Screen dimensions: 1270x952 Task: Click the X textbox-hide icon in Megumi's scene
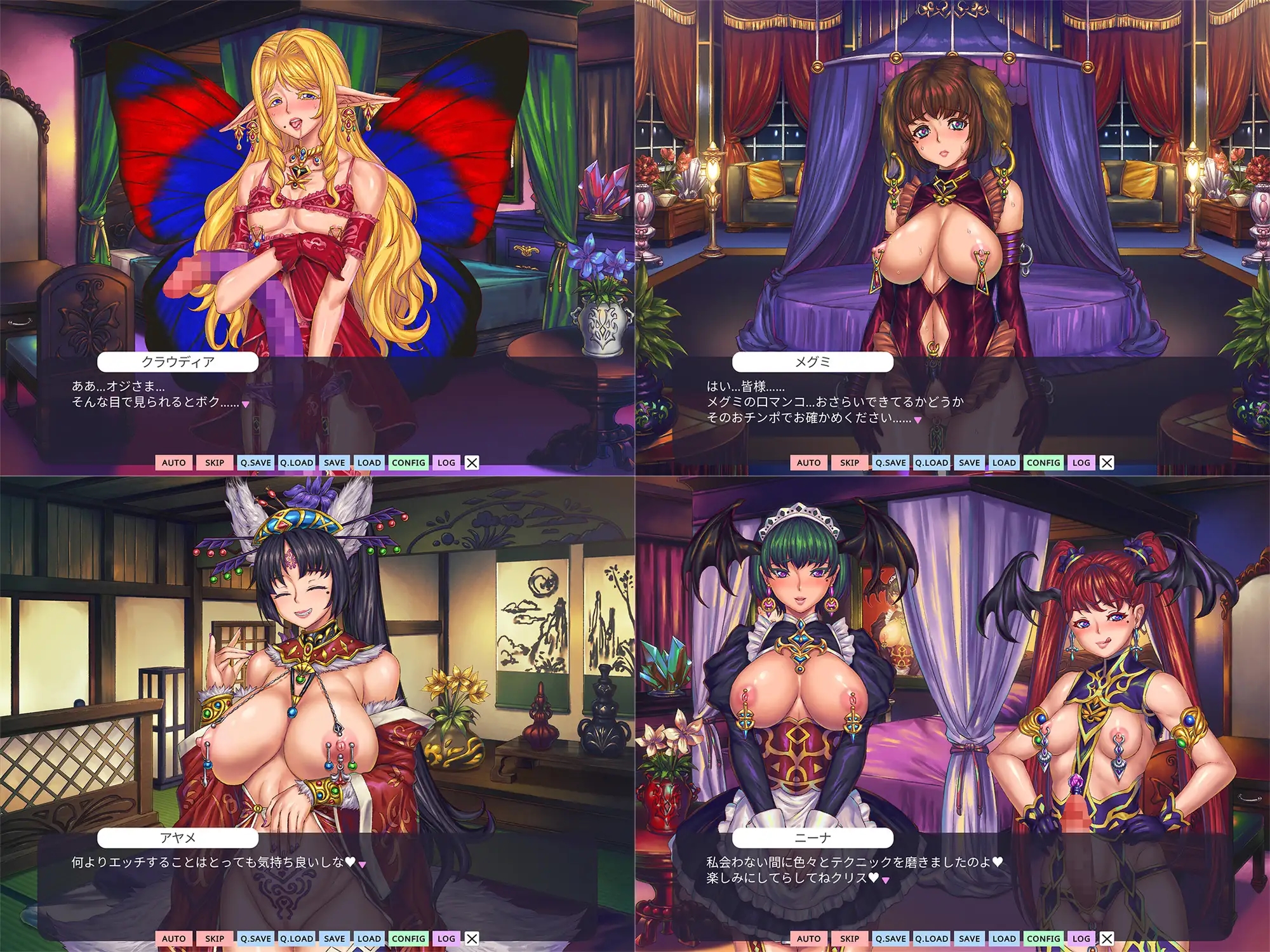click(1106, 463)
